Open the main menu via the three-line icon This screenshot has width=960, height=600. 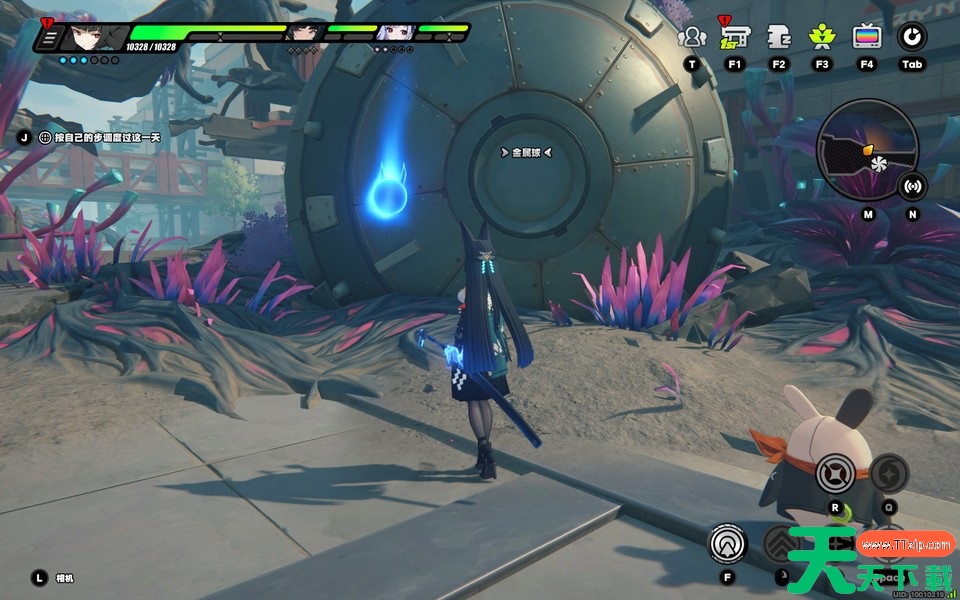coord(50,39)
